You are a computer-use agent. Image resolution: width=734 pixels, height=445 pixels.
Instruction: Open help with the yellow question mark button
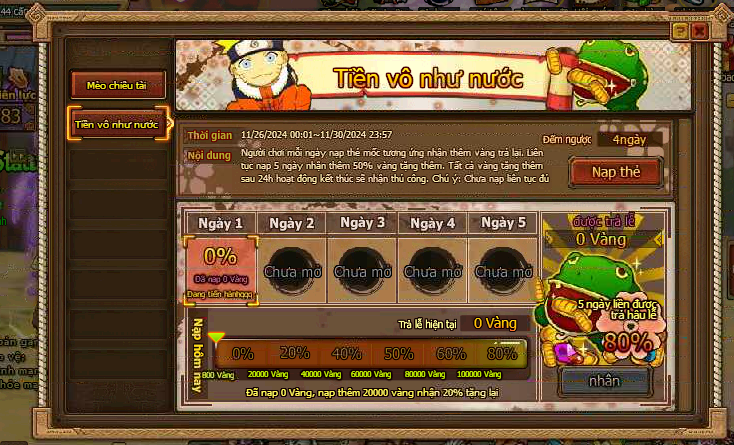pyautogui.click(x=680, y=32)
